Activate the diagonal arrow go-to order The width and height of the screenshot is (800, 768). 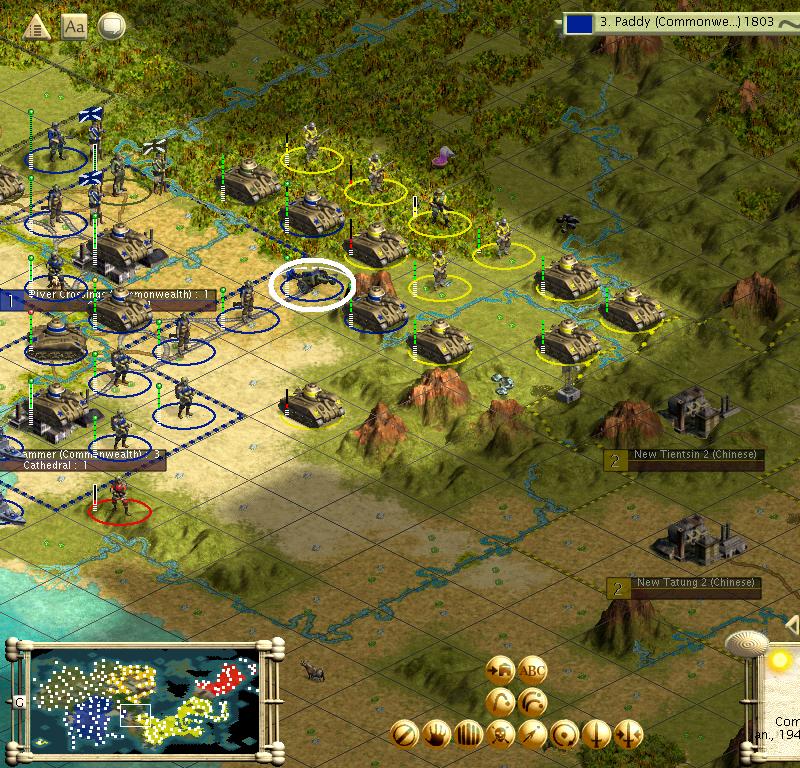pos(533,734)
